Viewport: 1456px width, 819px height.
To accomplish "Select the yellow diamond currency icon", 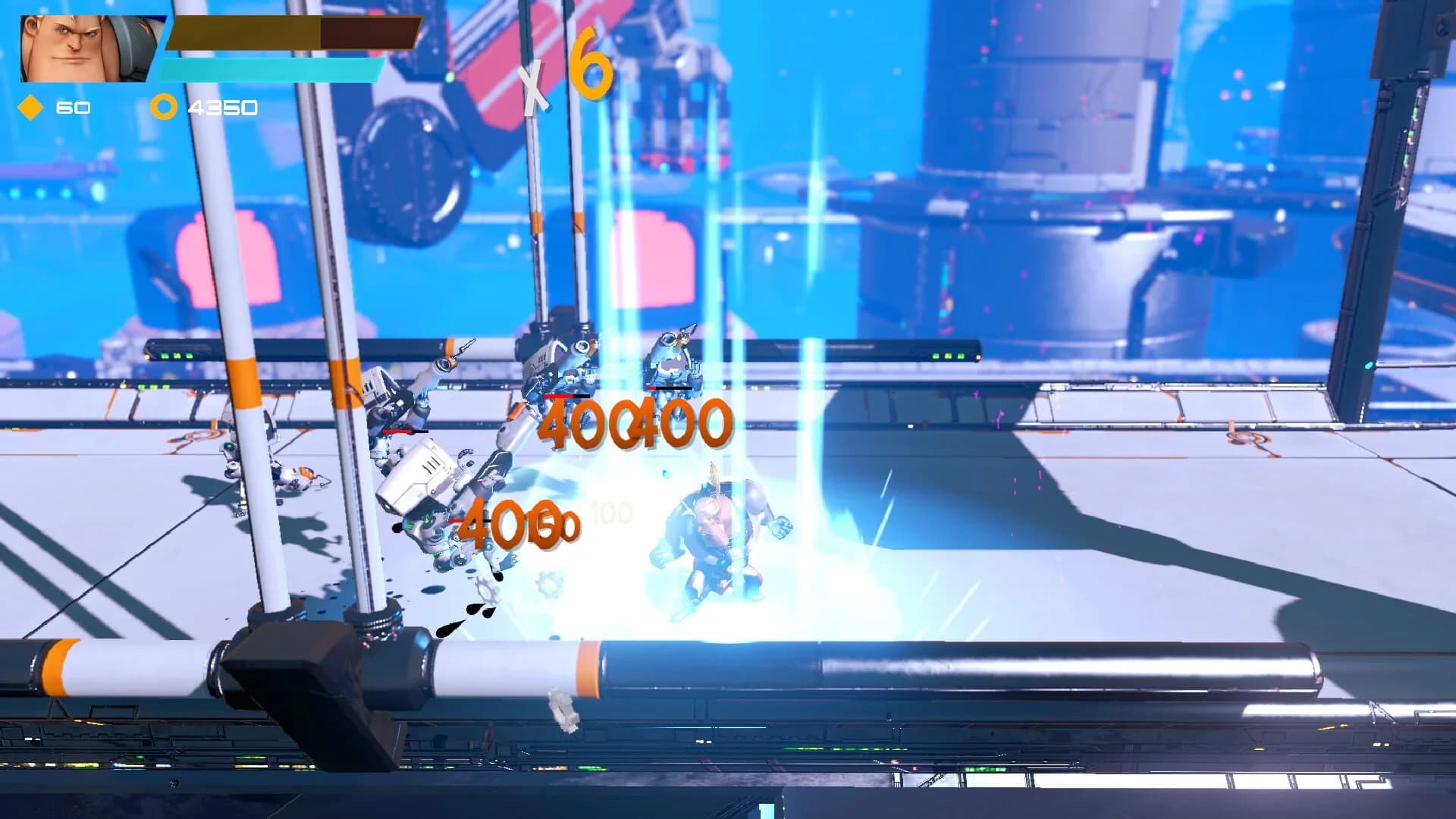I will (x=29, y=106).
